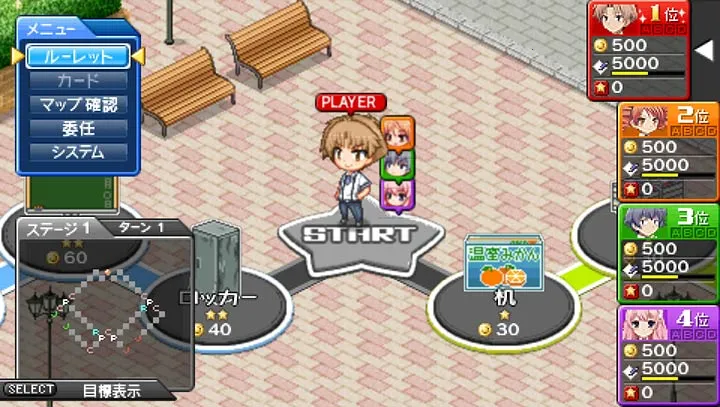Choose the カード menu entry
Screen dimensions: 720x407
[77, 80]
